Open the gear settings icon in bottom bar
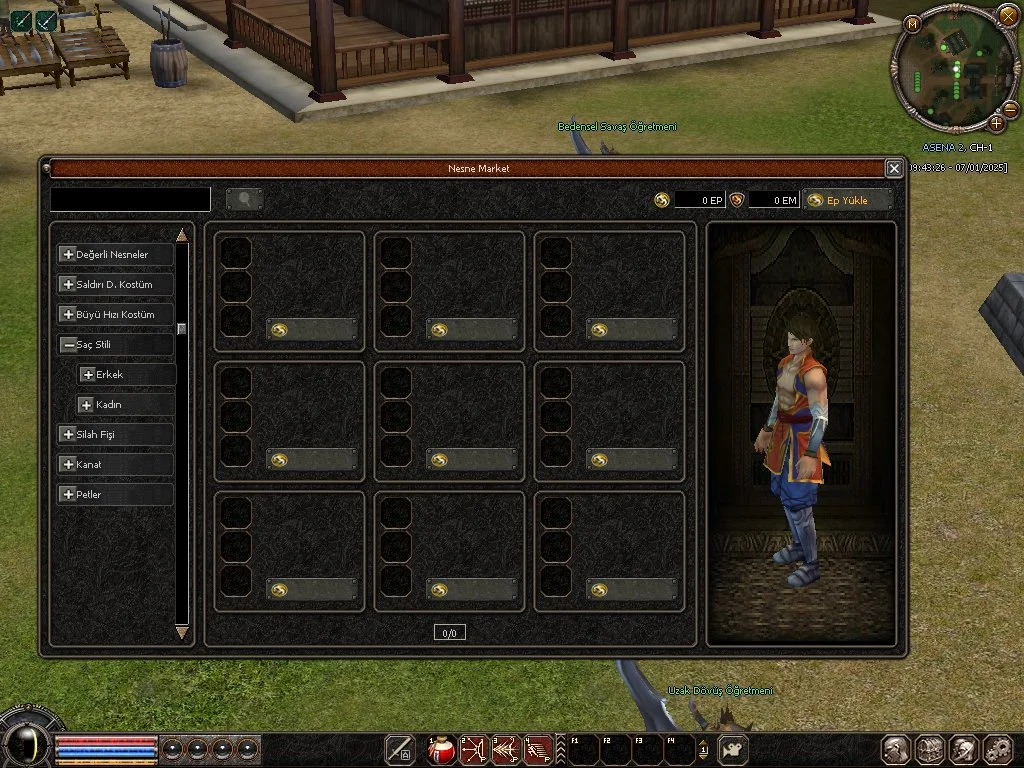This screenshot has width=1024, height=768. click(997, 749)
